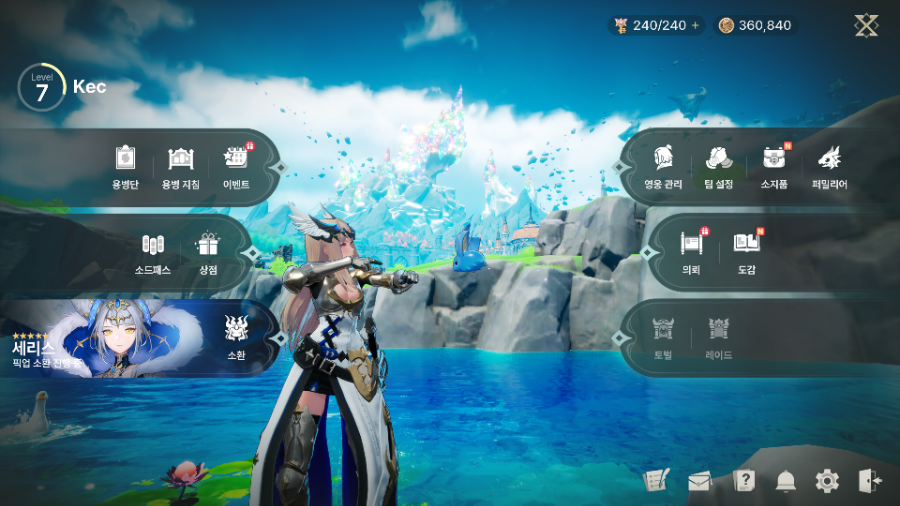
Task: Open the 의뢰 requests menu
Action: coord(691,251)
